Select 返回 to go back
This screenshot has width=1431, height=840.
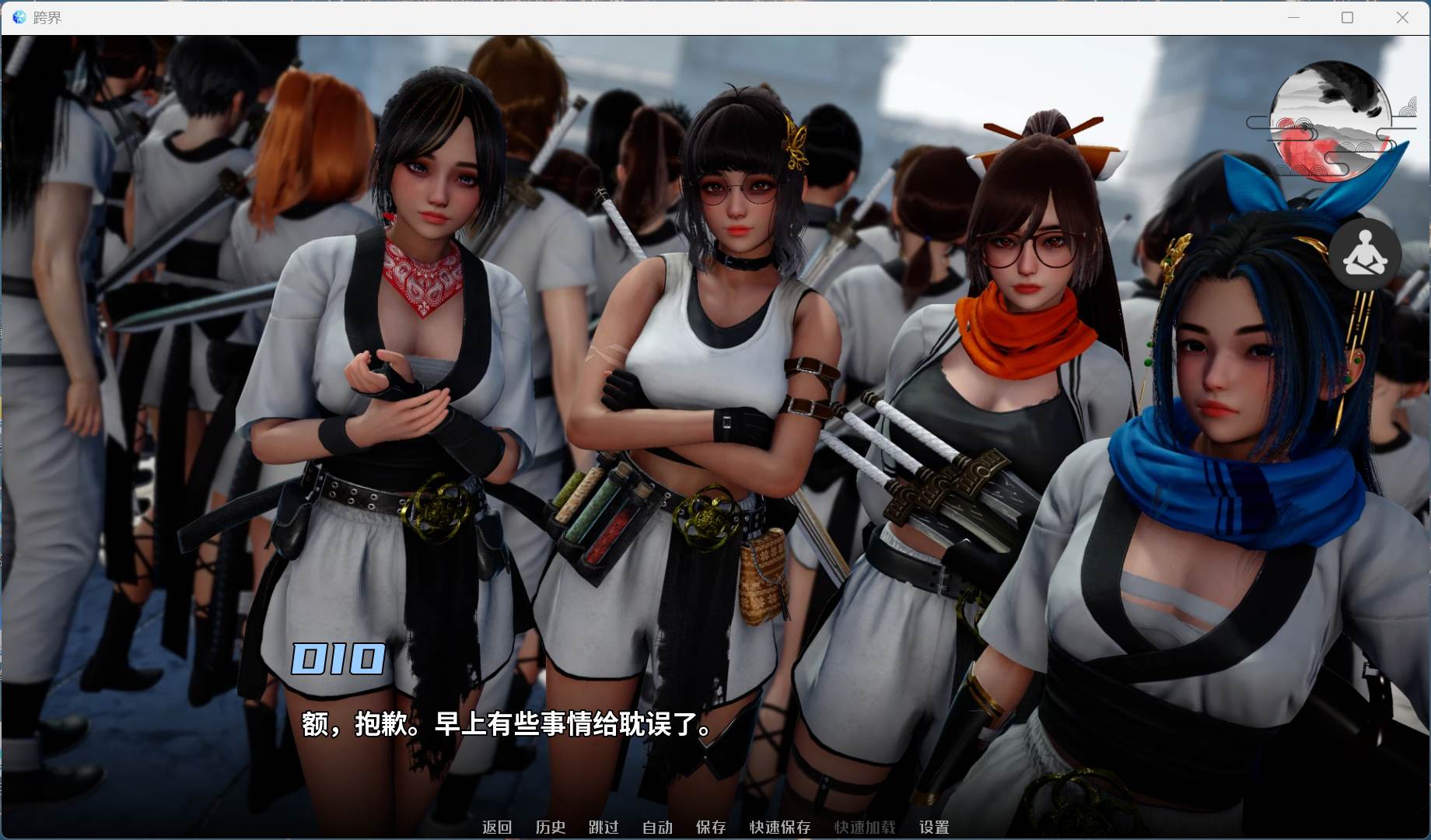point(498,828)
